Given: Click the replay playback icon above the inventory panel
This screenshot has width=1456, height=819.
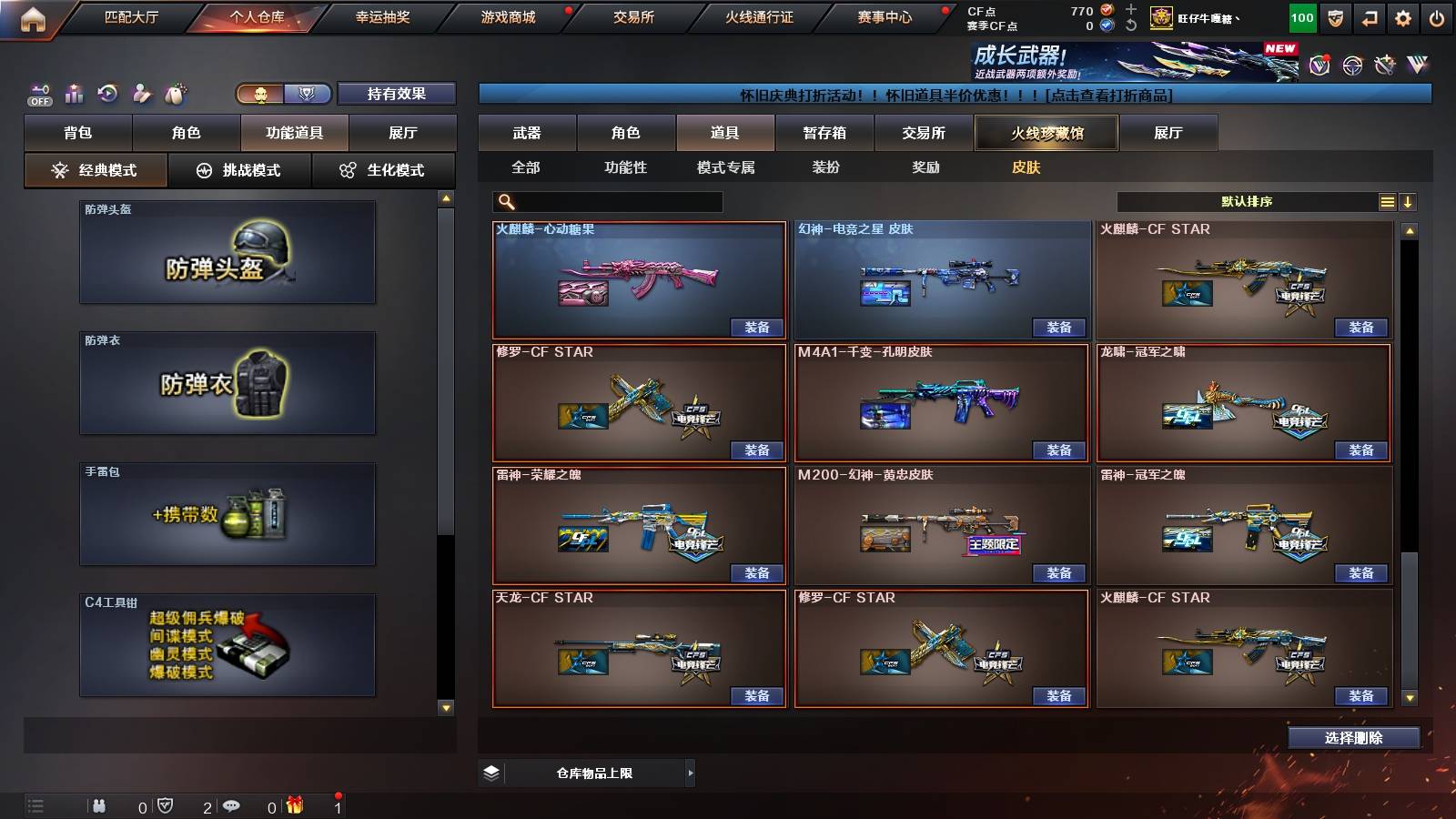Looking at the screenshot, I should click(x=107, y=94).
